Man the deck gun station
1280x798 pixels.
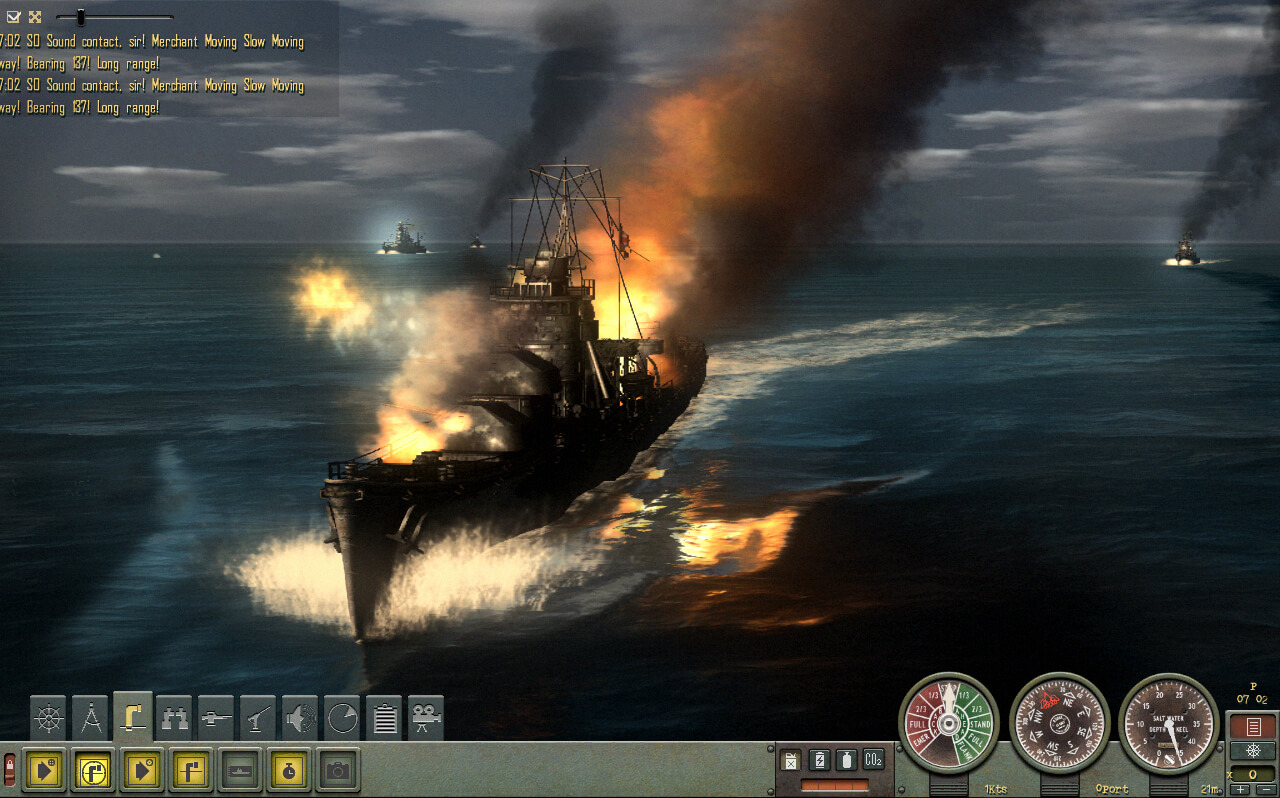click(x=218, y=716)
